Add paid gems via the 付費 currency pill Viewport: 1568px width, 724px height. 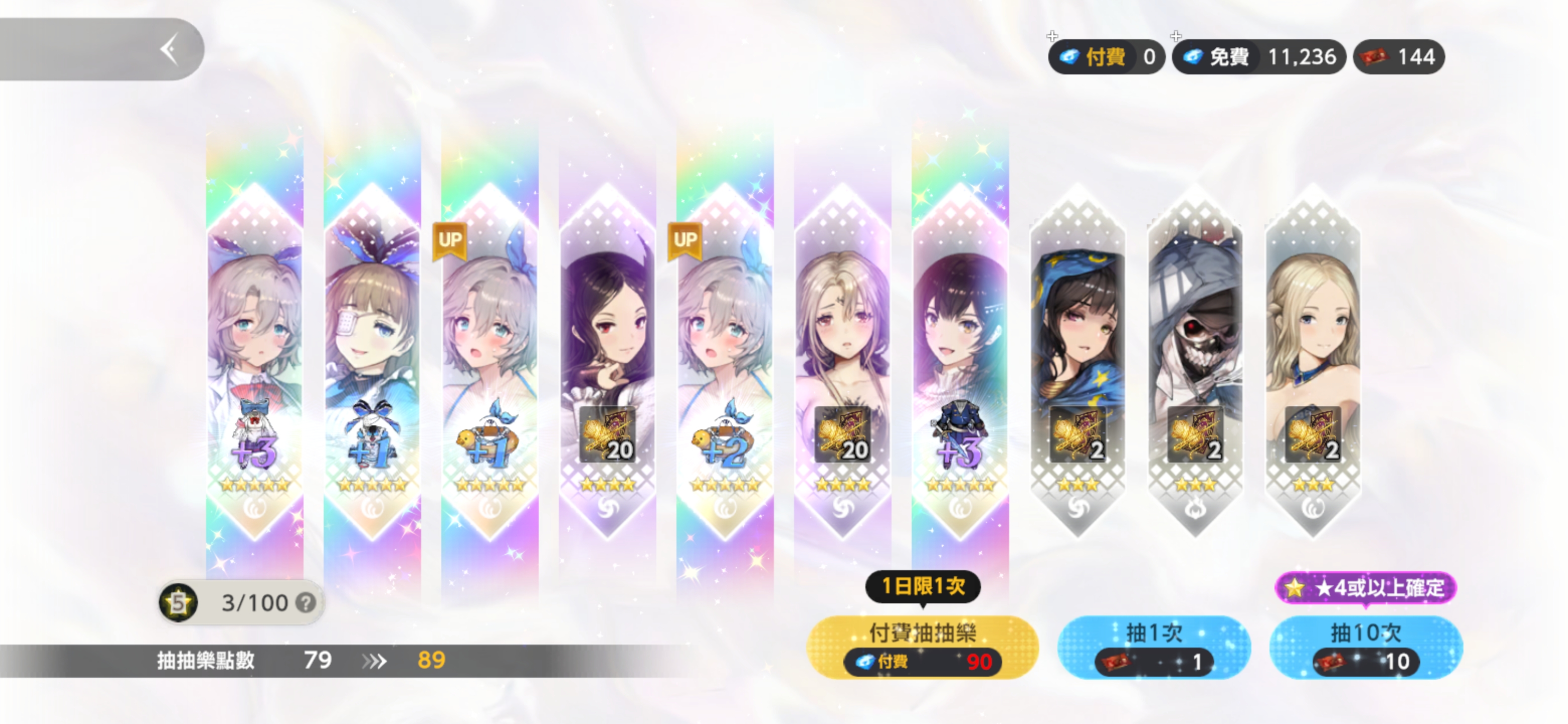click(1106, 57)
